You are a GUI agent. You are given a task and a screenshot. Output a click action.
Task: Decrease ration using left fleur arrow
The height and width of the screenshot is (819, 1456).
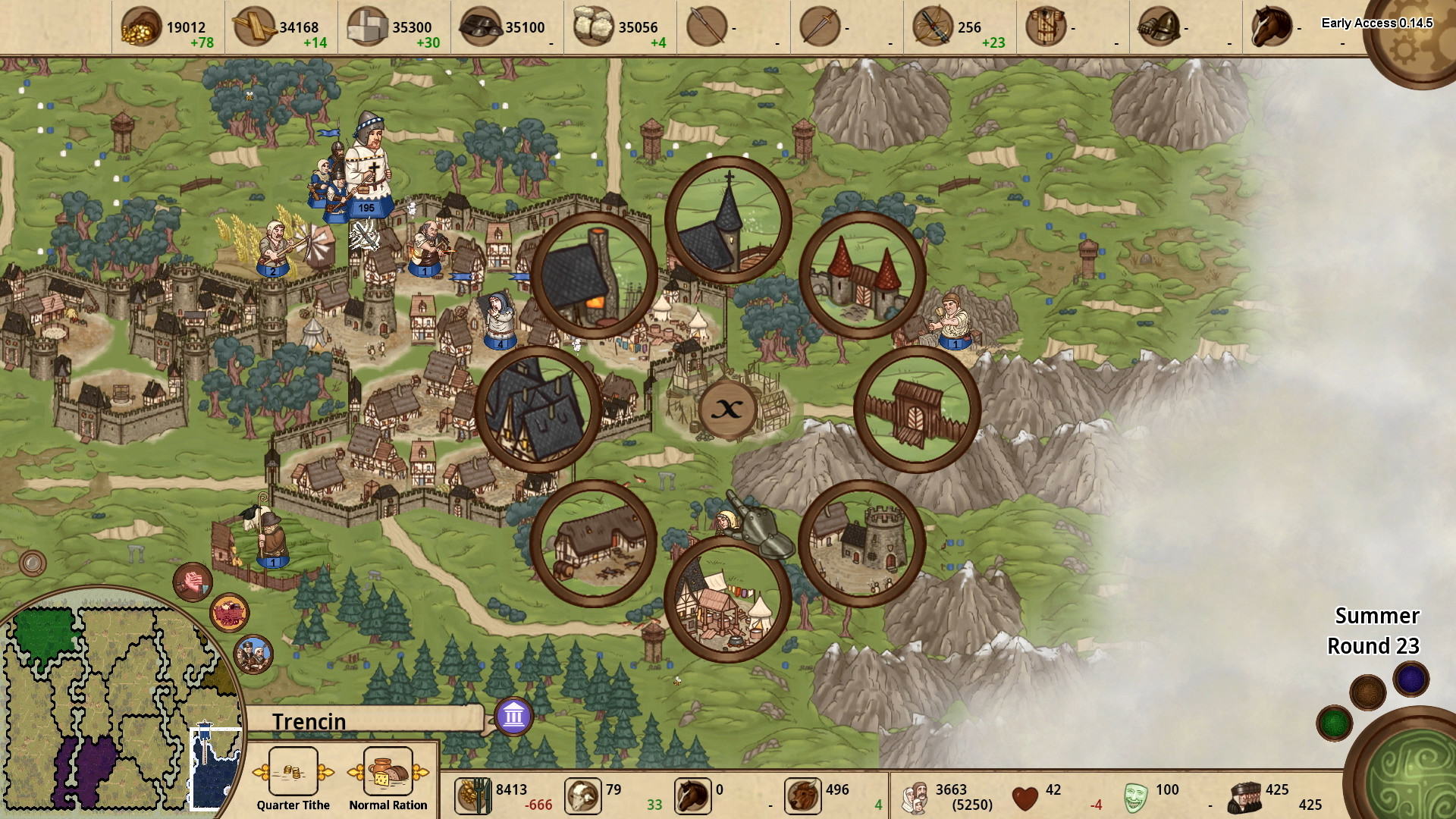[356, 770]
